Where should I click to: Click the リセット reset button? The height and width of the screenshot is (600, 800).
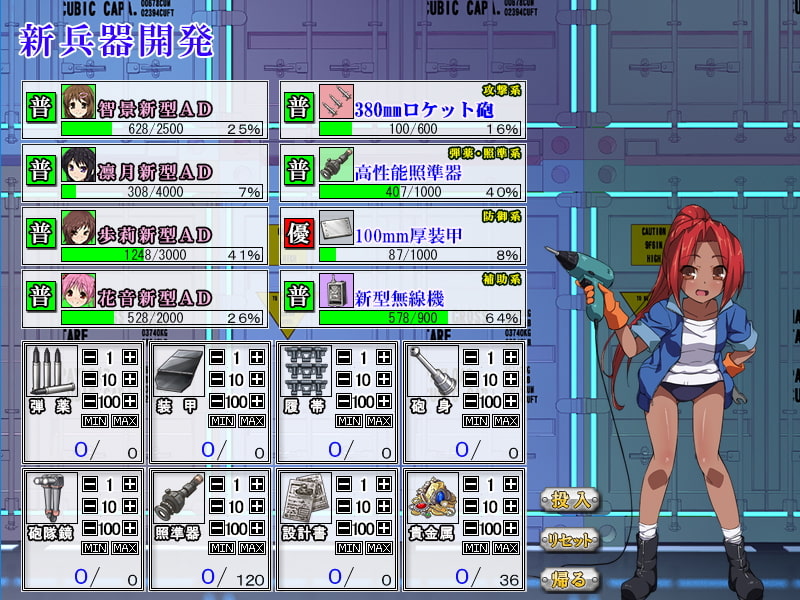pos(571,540)
